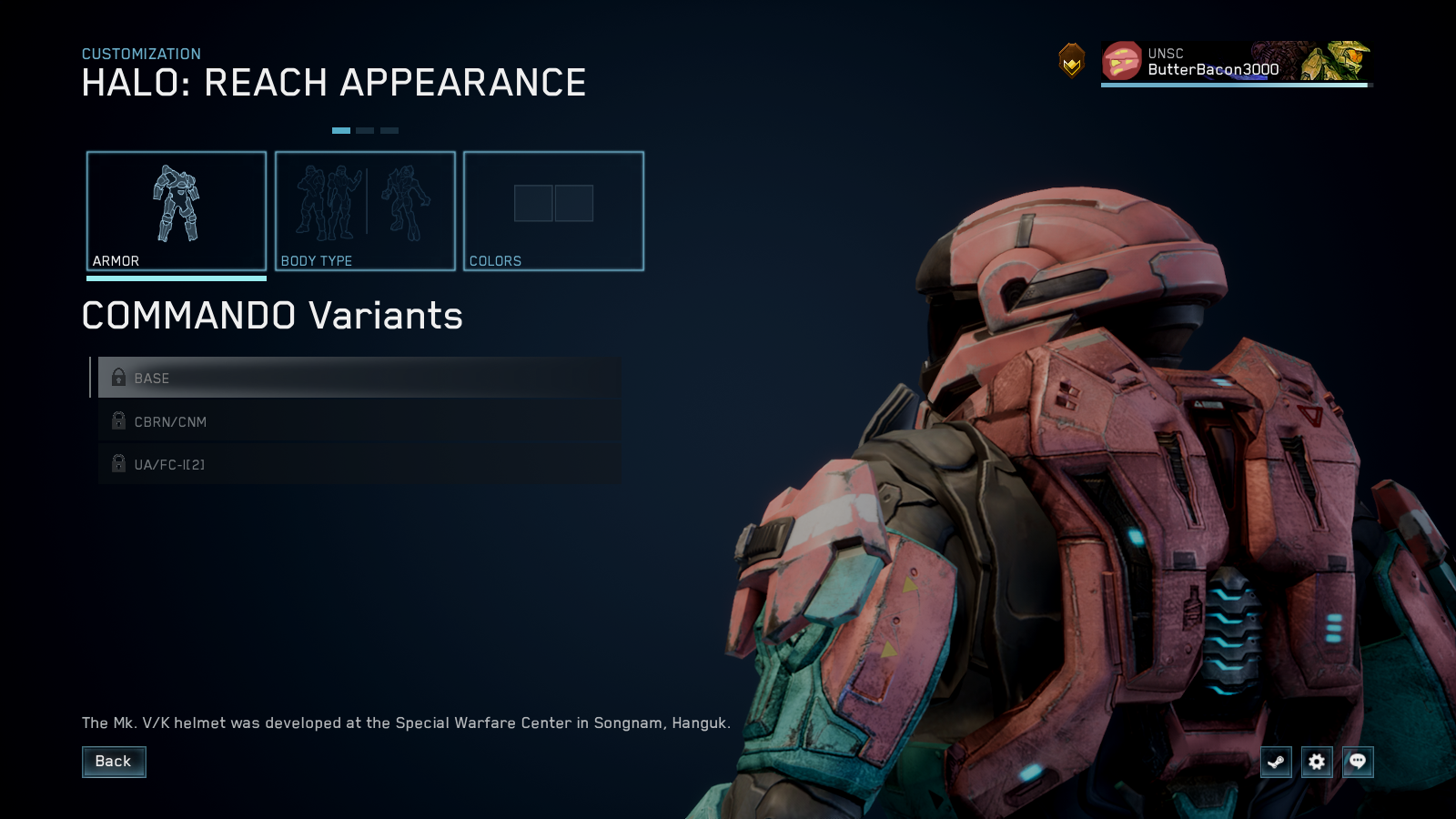Select the ARMOR tab
The image size is (1456, 819).
177,210
